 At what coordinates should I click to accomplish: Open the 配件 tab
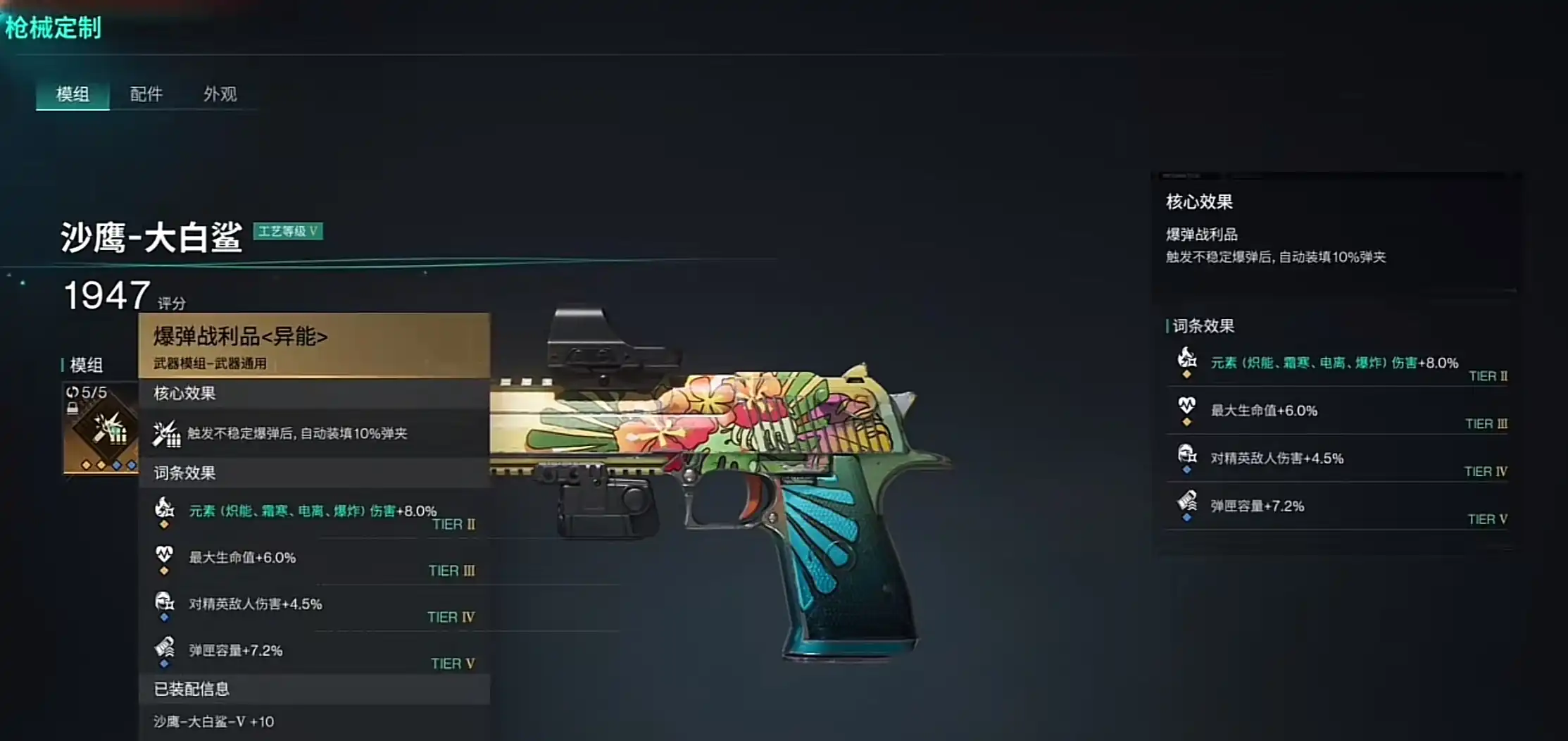coord(146,94)
